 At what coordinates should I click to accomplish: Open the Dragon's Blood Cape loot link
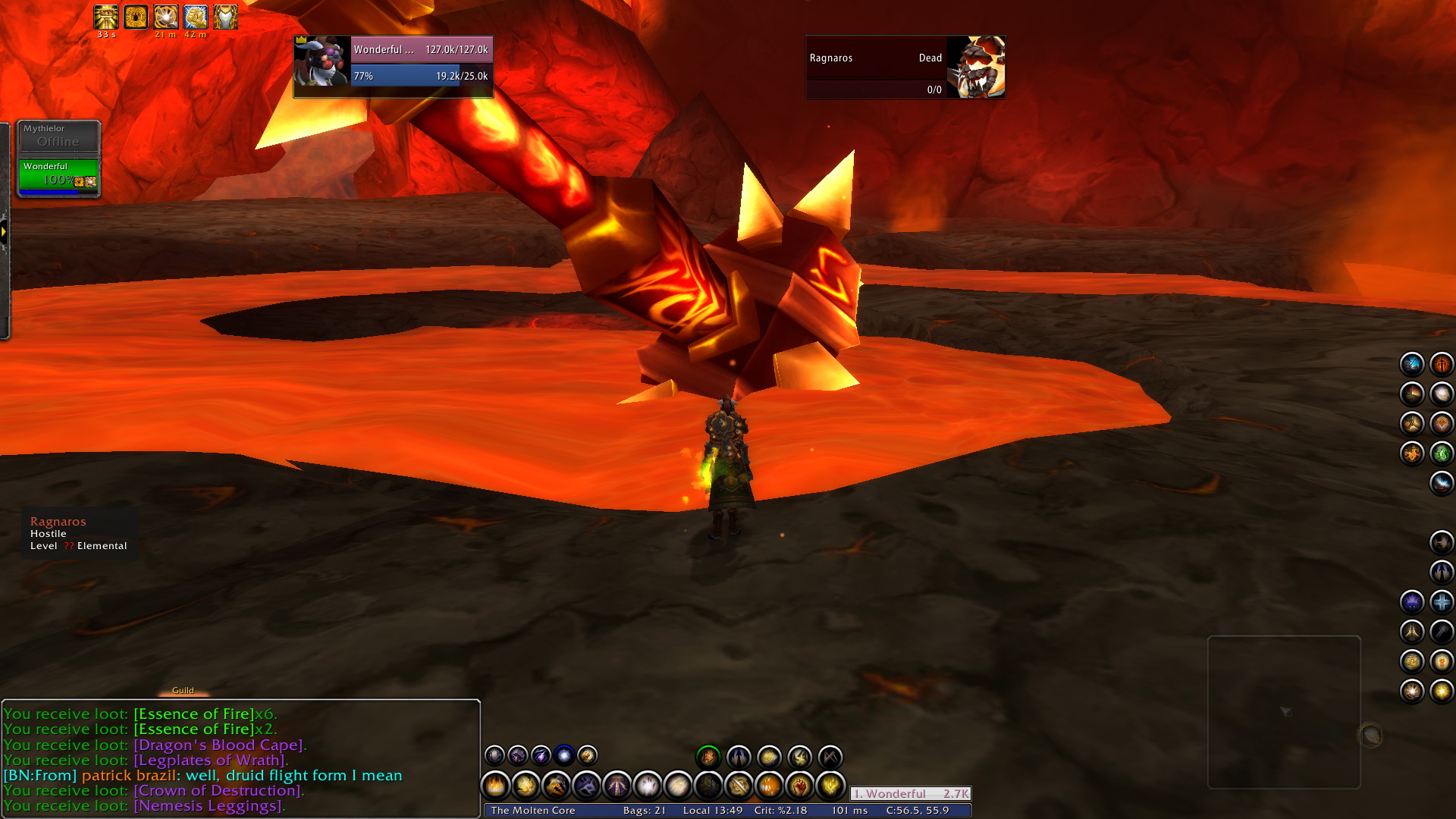coord(219,745)
